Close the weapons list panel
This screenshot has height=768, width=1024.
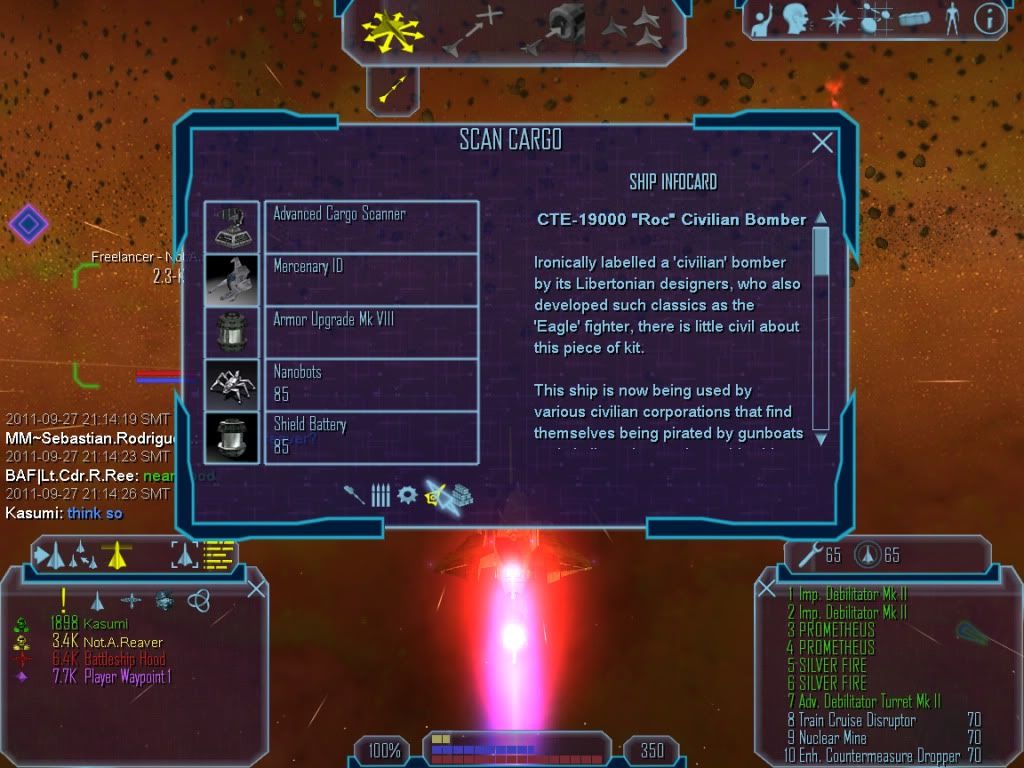767,589
